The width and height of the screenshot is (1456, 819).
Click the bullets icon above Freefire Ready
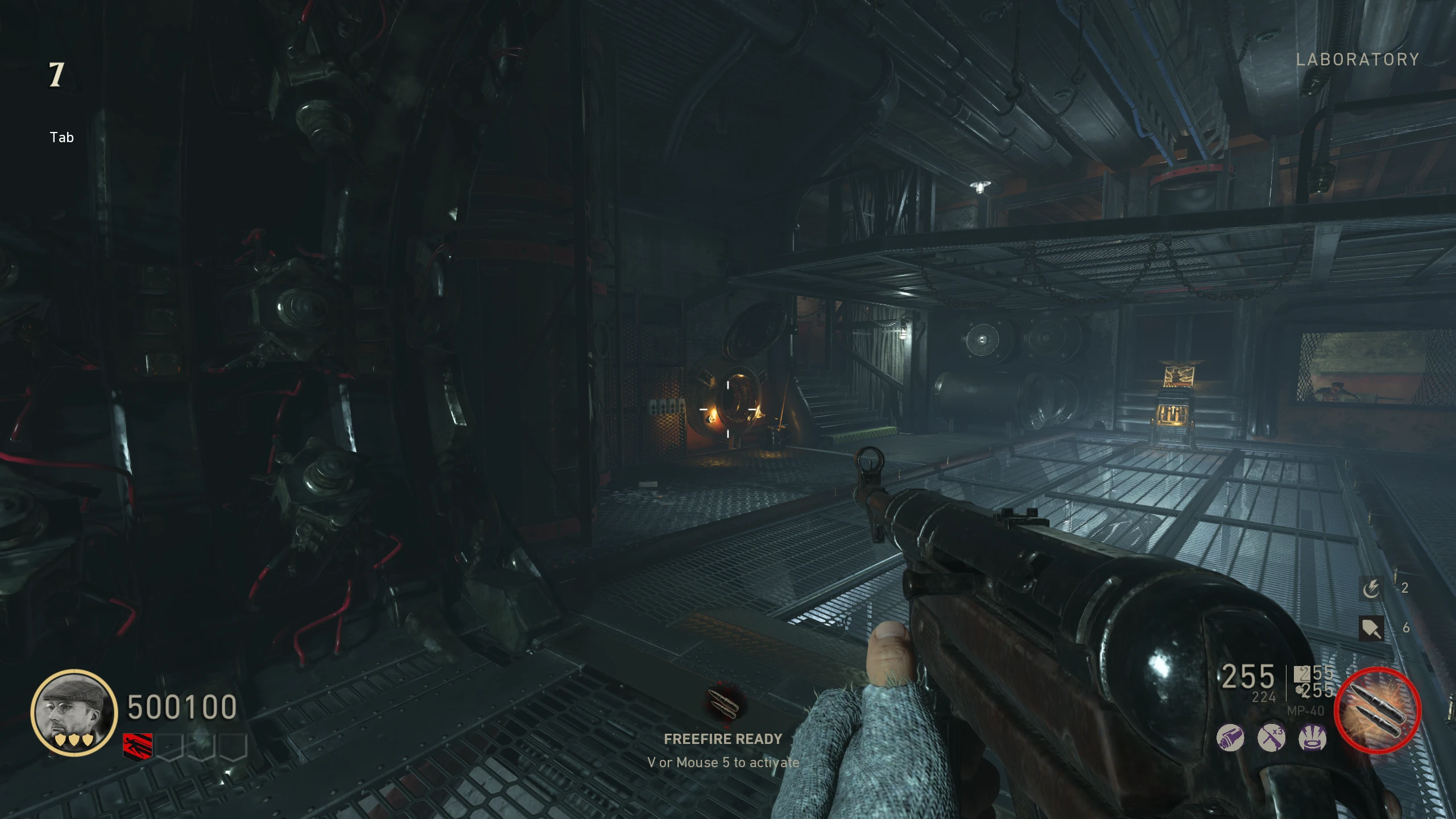click(x=723, y=704)
